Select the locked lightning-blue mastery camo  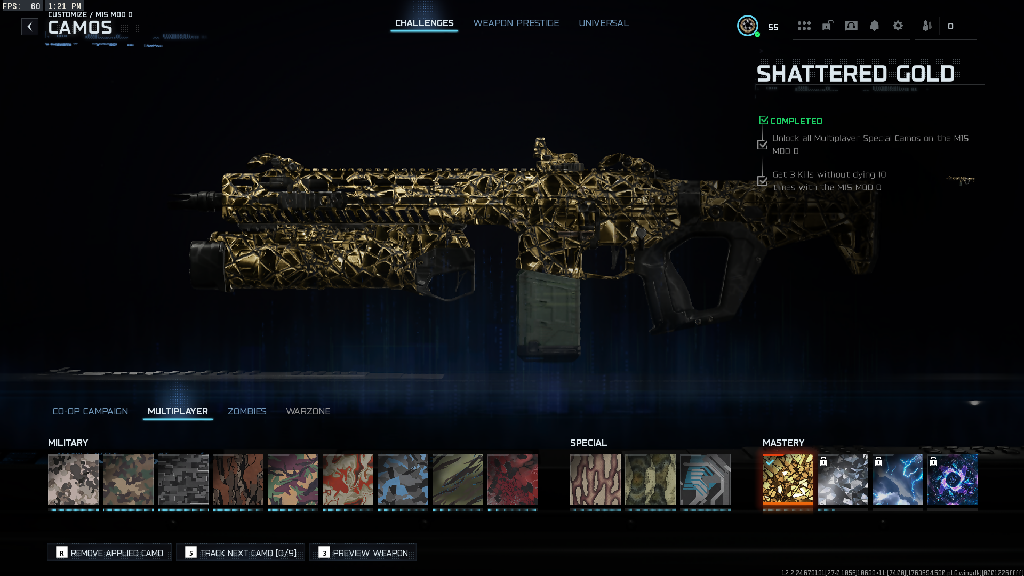(x=897, y=480)
